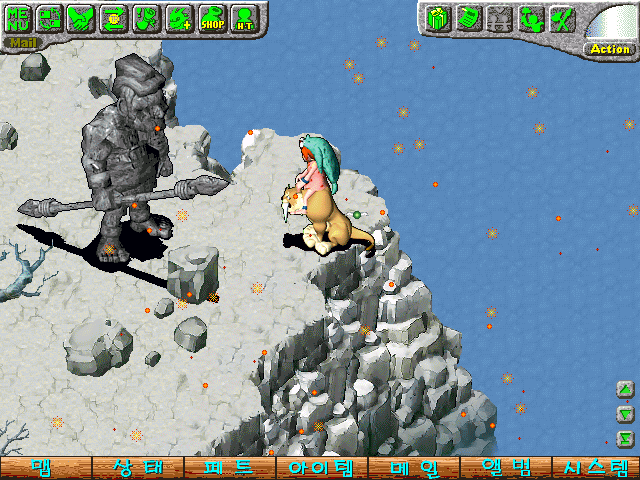Open the 앨범 (Album) menu tab
The image size is (640, 480).
point(504,468)
